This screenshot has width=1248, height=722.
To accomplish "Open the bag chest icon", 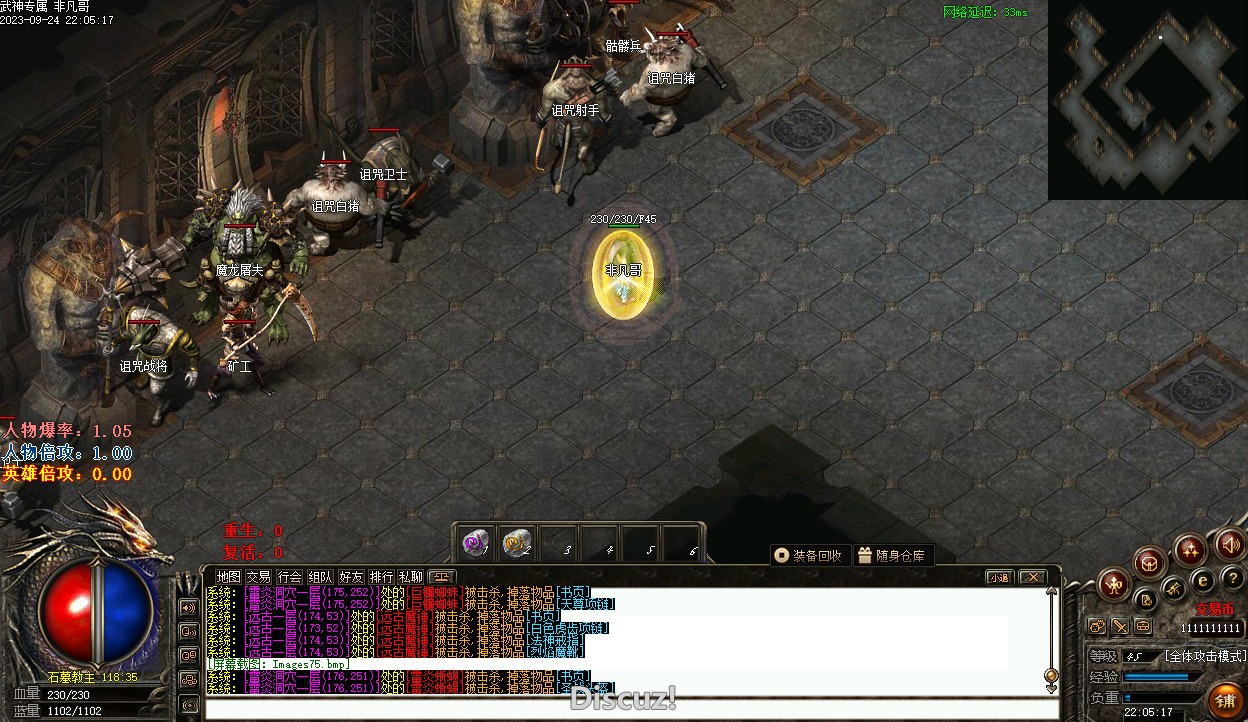I will click(1151, 562).
